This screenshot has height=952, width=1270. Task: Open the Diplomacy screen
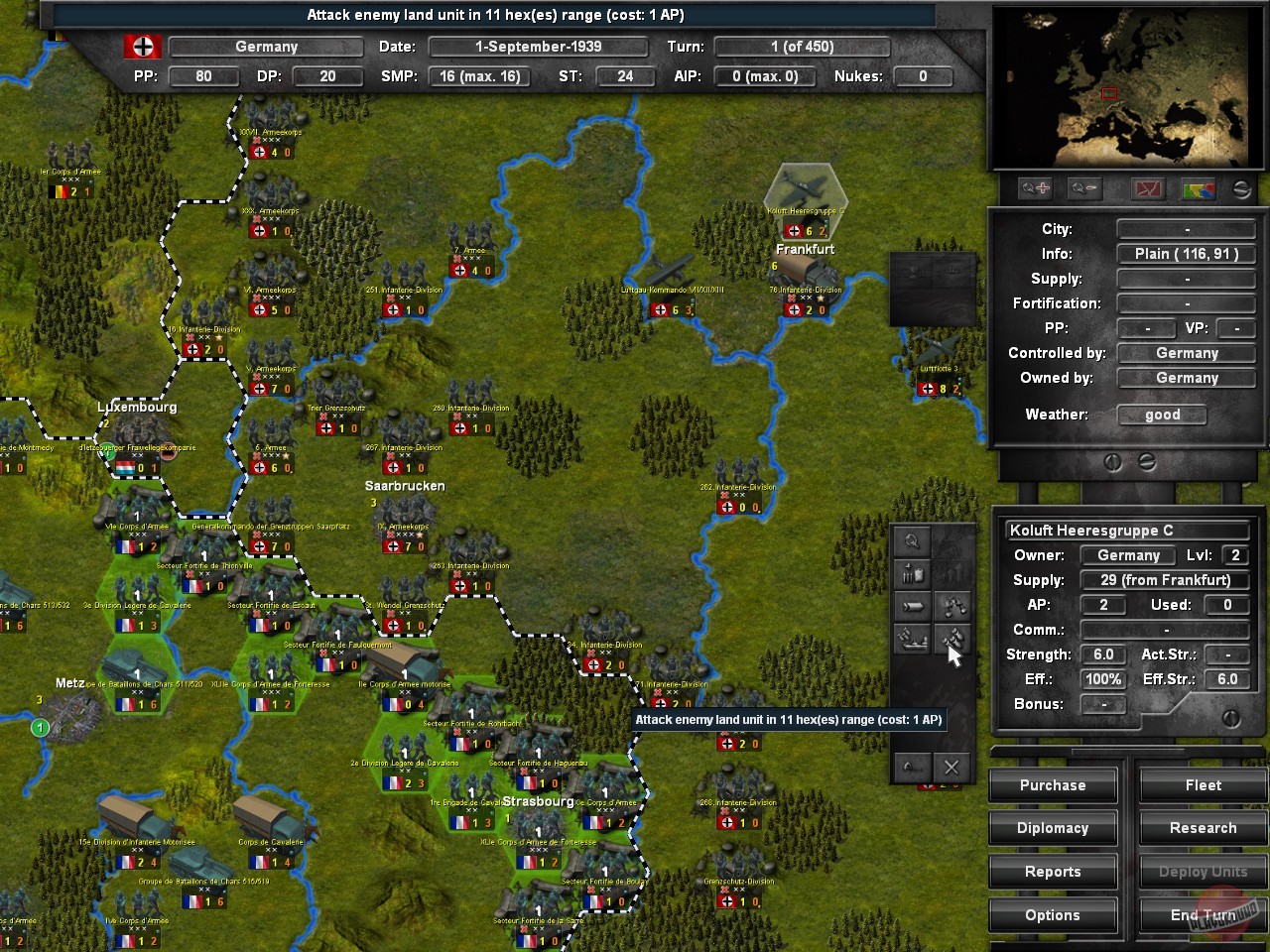1053,828
